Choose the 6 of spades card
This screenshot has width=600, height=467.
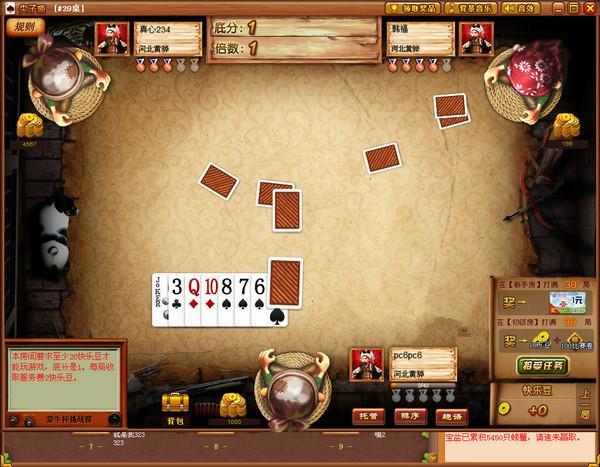click(260, 299)
